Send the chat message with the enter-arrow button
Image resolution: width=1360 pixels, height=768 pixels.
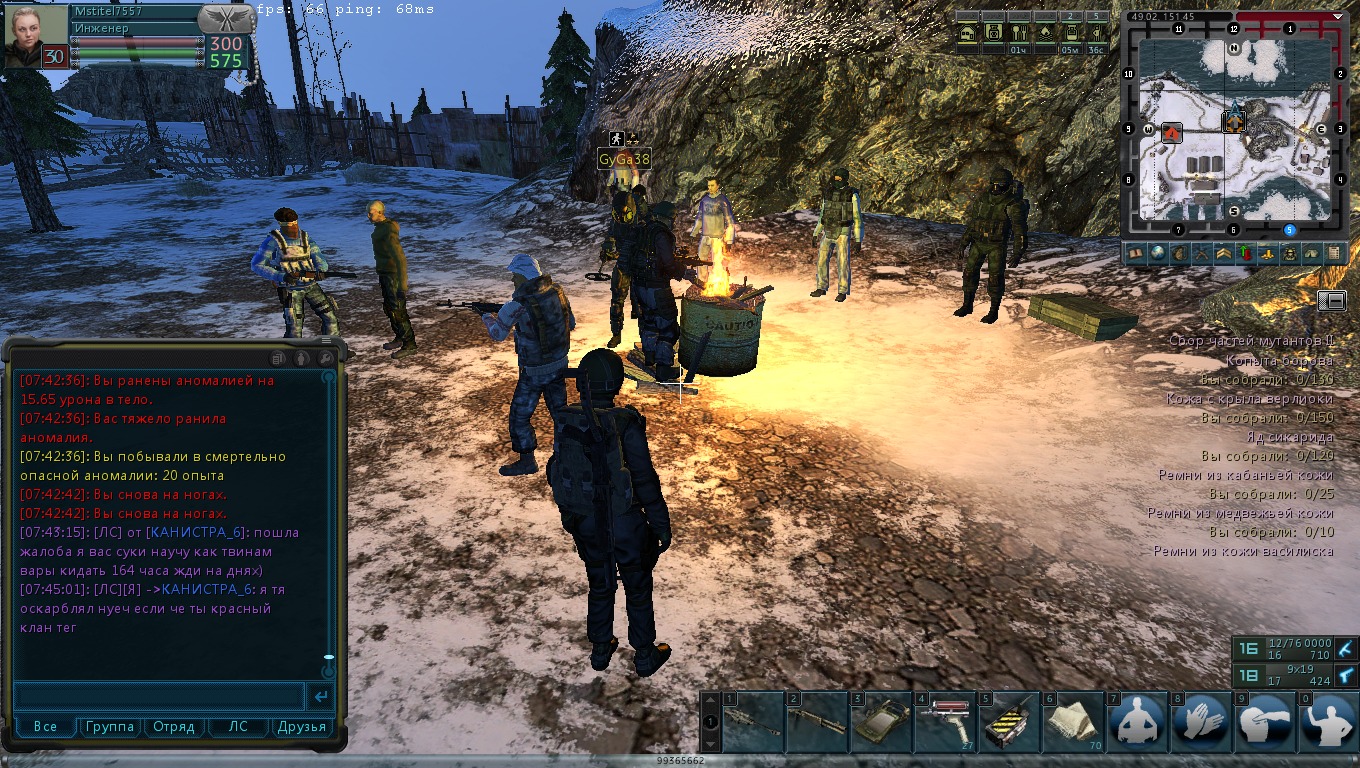[x=321, y=696]
